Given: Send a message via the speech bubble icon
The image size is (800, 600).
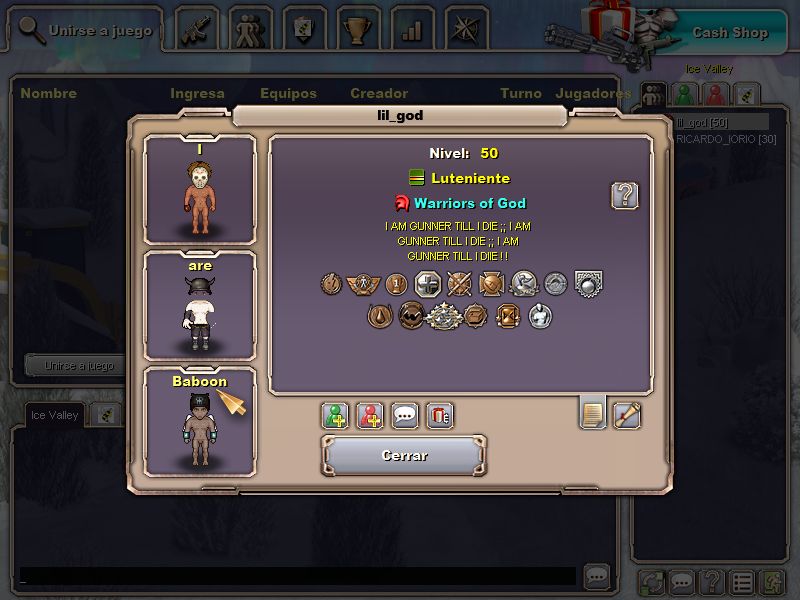Looking at the screenshot, I should click(x=405, y=415).
